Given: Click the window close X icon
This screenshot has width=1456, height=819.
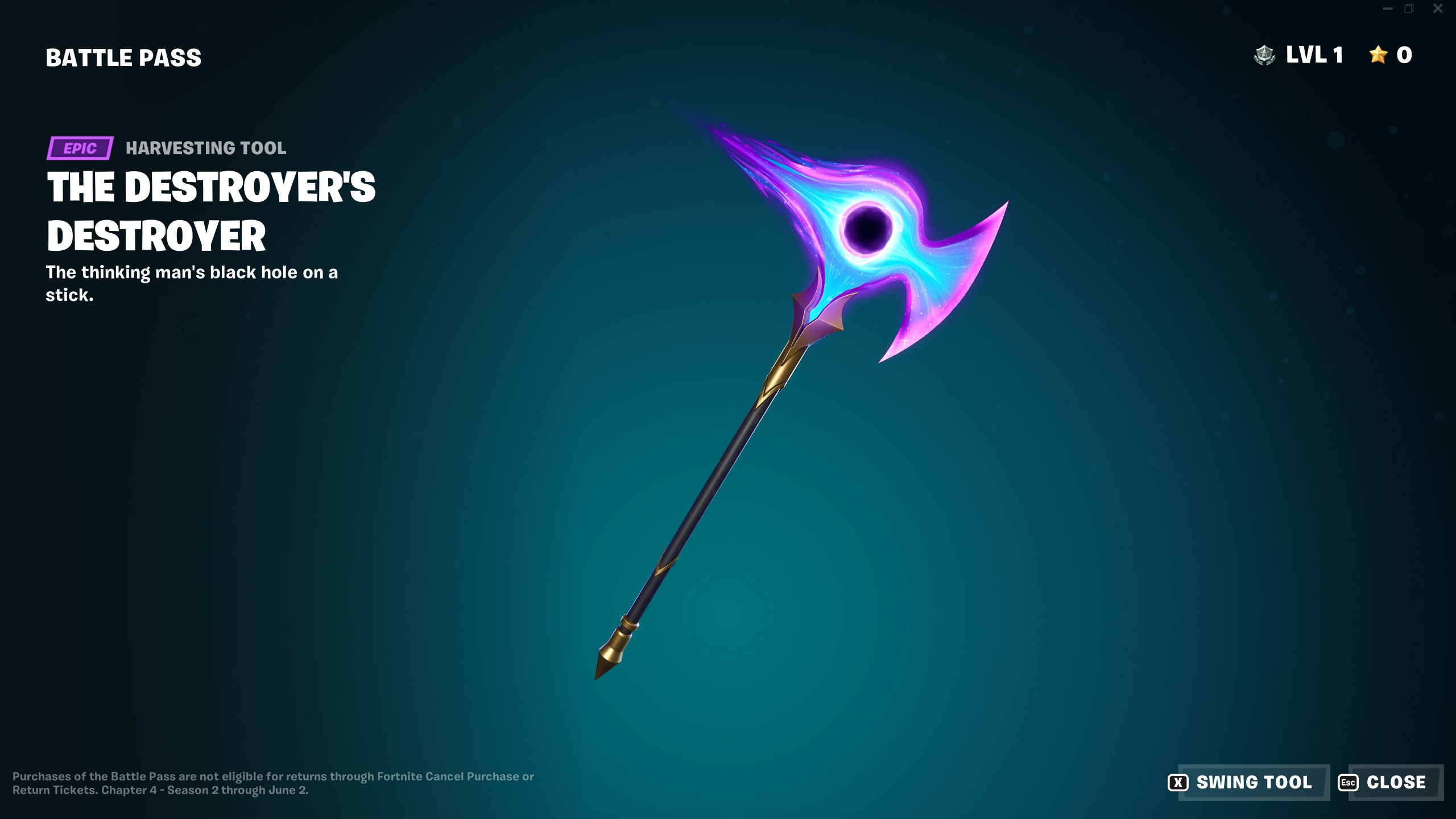Looking at the screenshot, I should point(1437,9).
